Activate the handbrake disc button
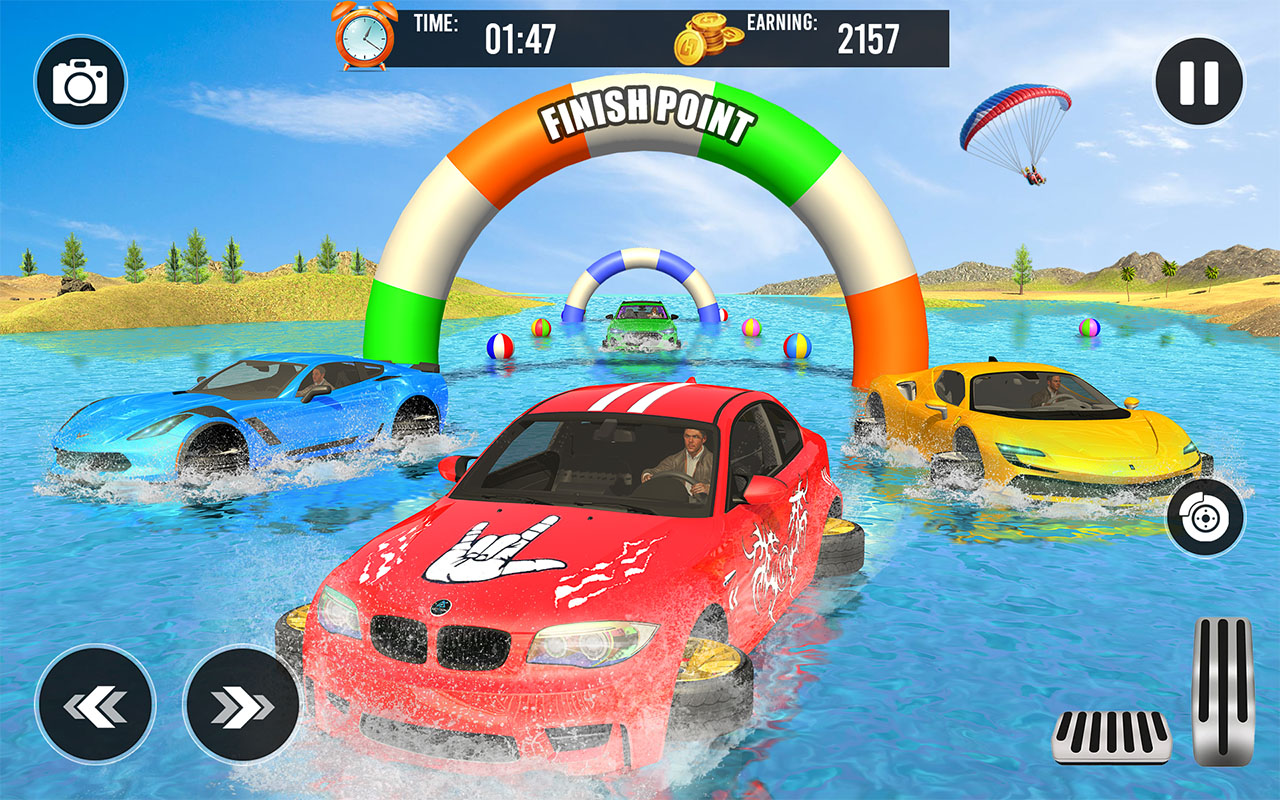The width and height of the screenshot is (1280, 800). 1205,517
